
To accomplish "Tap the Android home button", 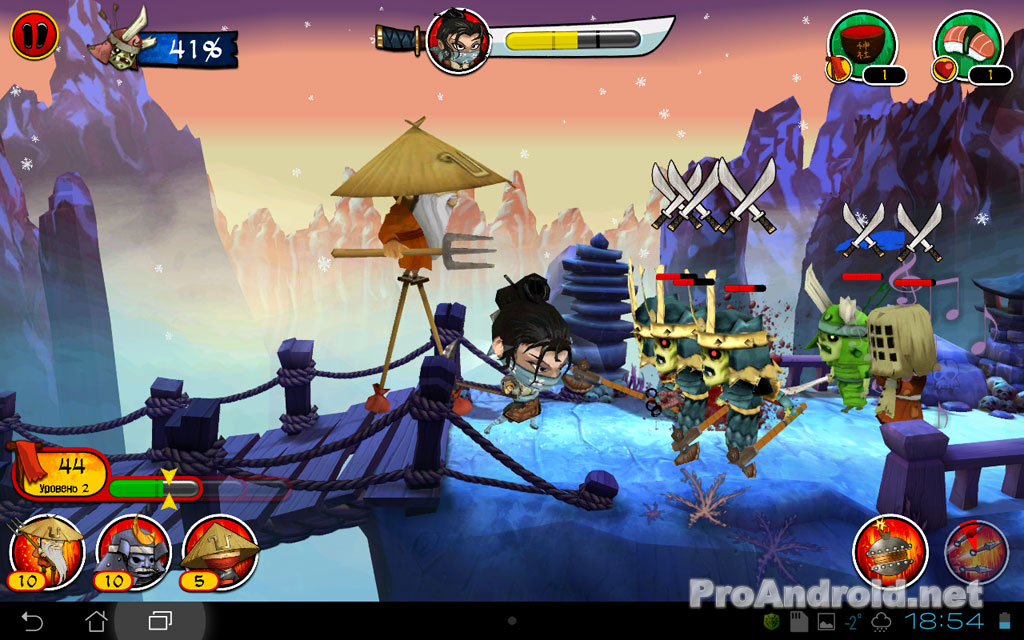I will click(96, 621).
